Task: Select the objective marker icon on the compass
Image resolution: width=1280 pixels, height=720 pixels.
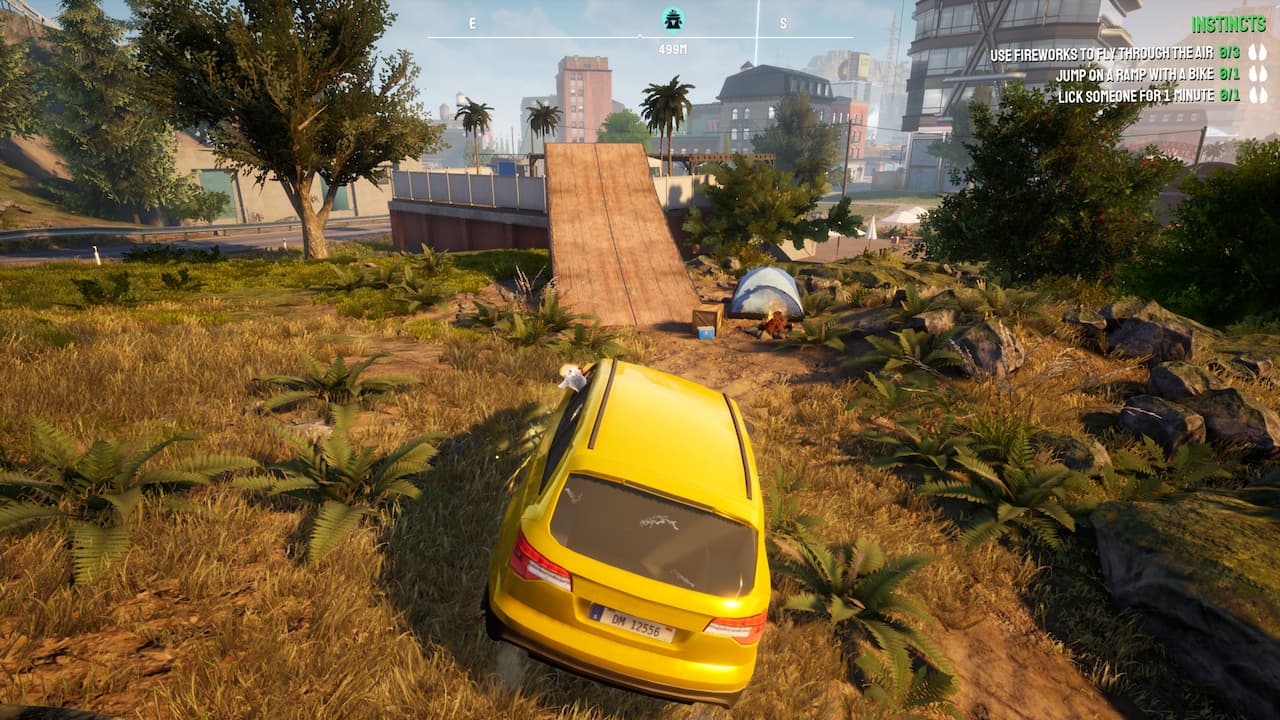Action: coord(672,19)
